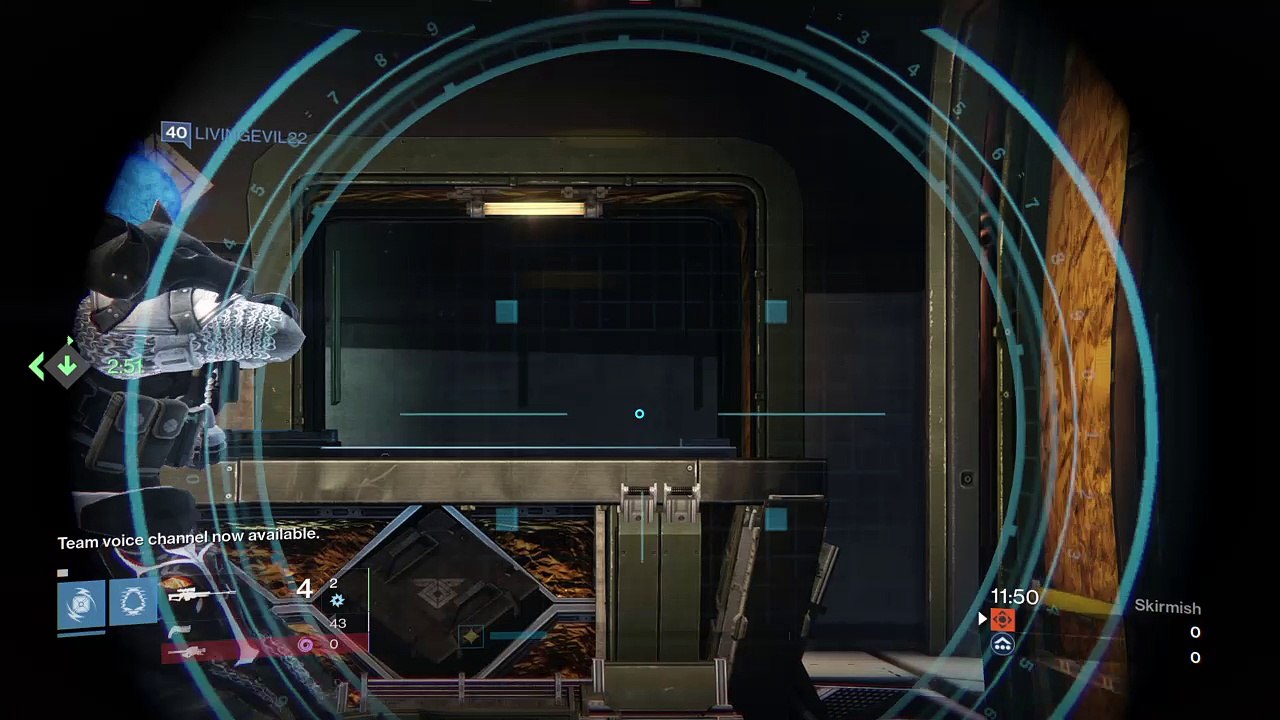Click the green diamond objective marker
The width and height of the screenshot is (1280, 720).
point(66,365)
